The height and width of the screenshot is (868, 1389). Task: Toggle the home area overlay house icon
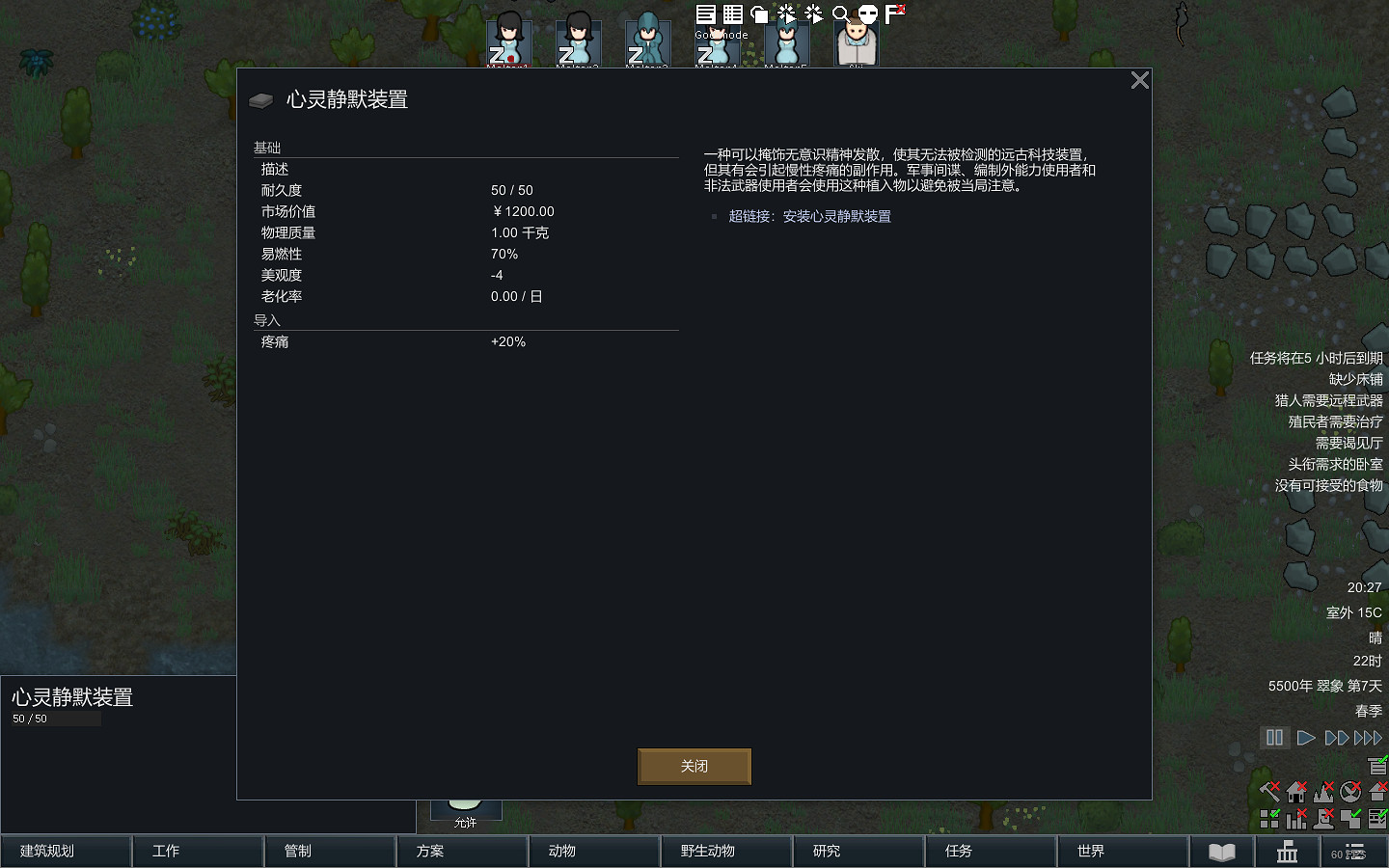click(x=1295, y=793)
